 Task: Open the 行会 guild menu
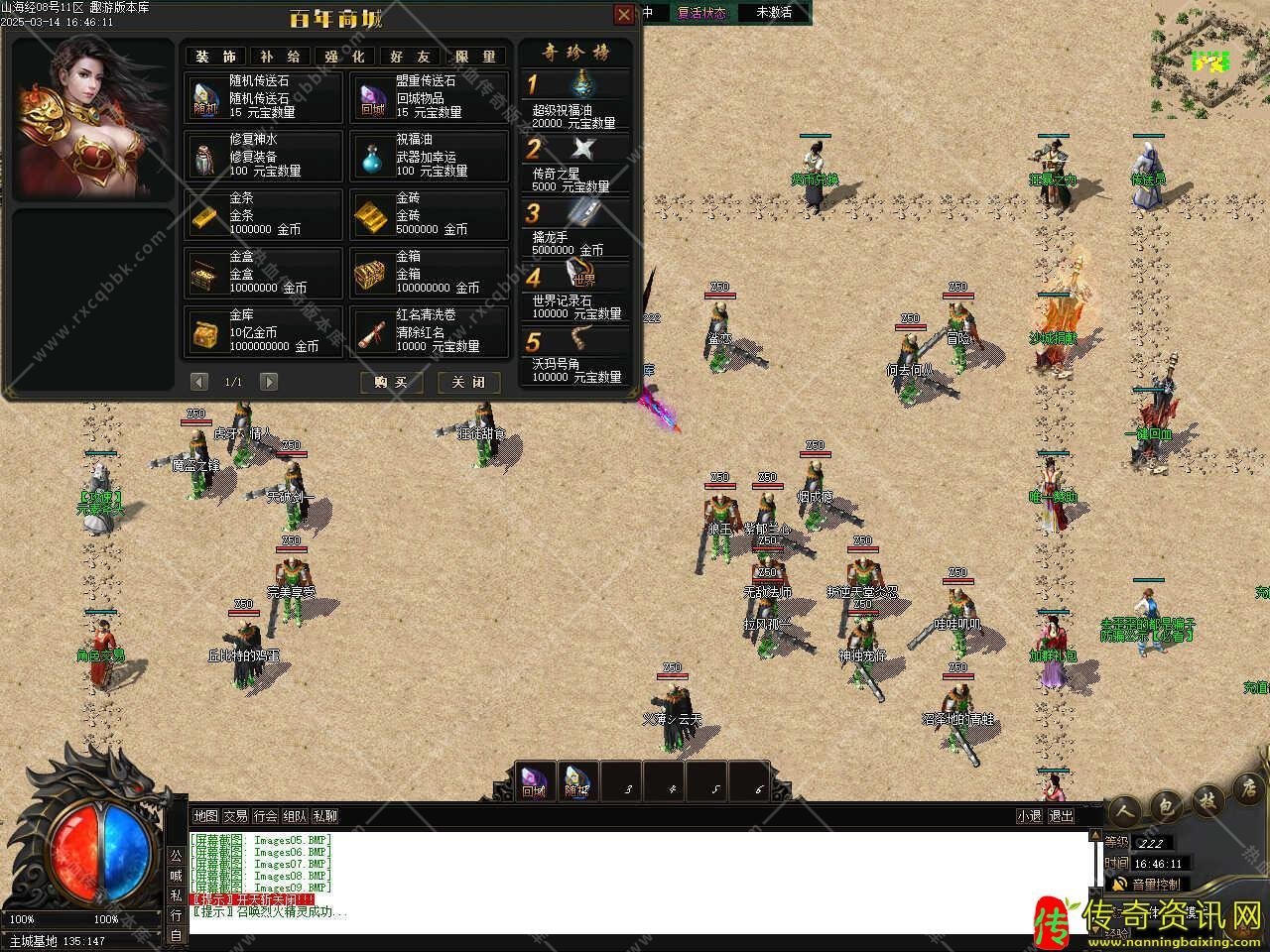coord(265,816)
